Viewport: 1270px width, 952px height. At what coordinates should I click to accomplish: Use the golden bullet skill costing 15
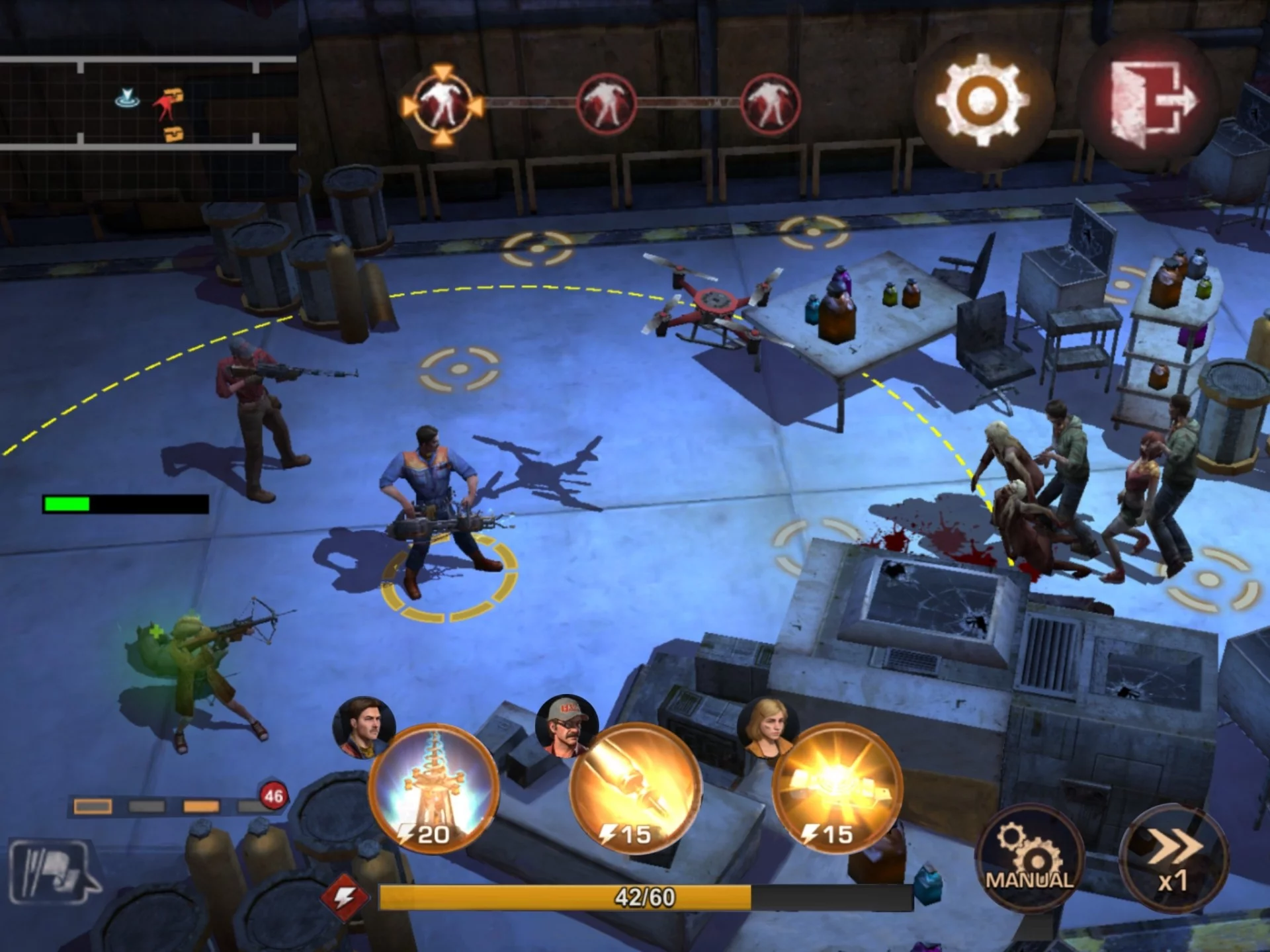pos(635,789)
